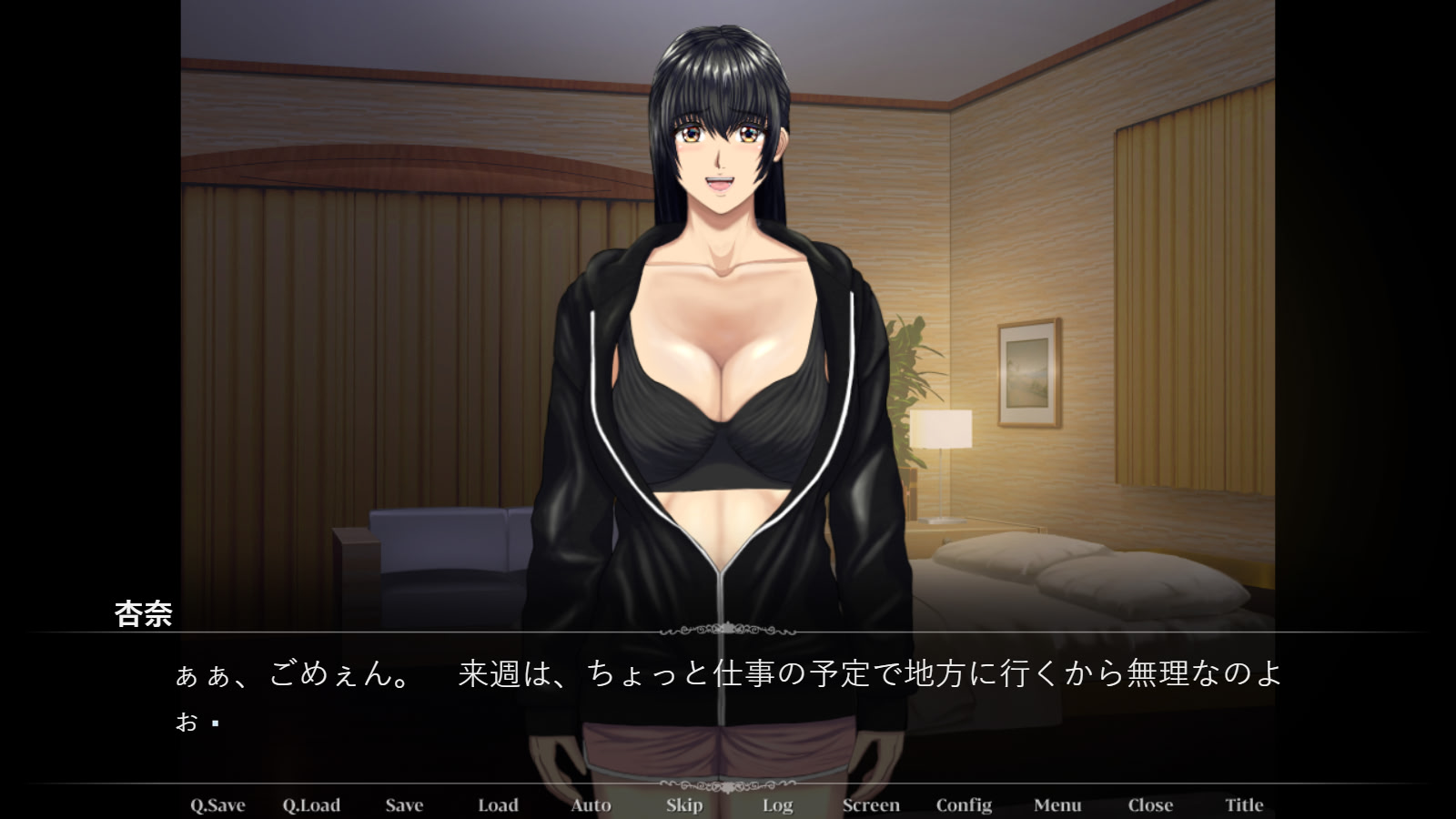Open the Log history
1456x819 pixels.
tap(776, 804)
